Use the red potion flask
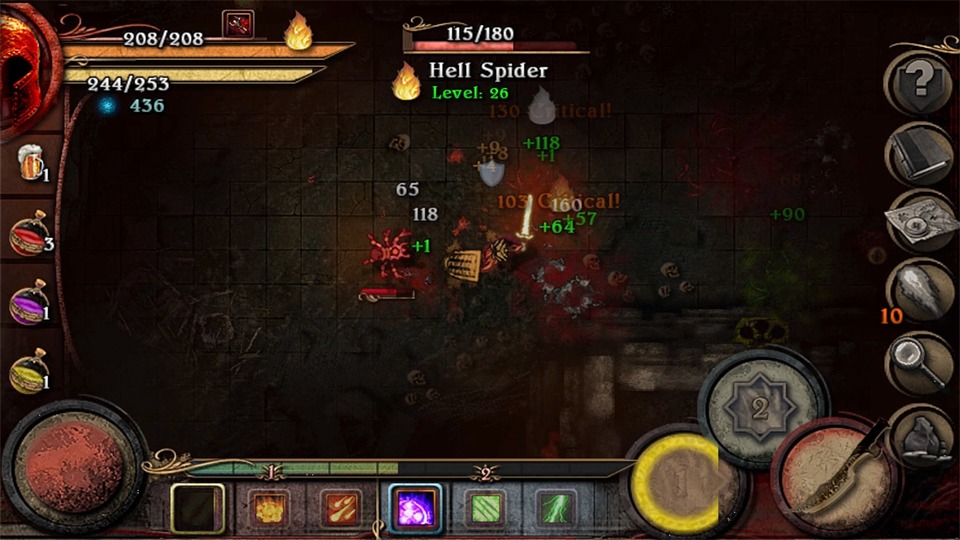This screenshot has height=540, width=960. tap(29, 234)
